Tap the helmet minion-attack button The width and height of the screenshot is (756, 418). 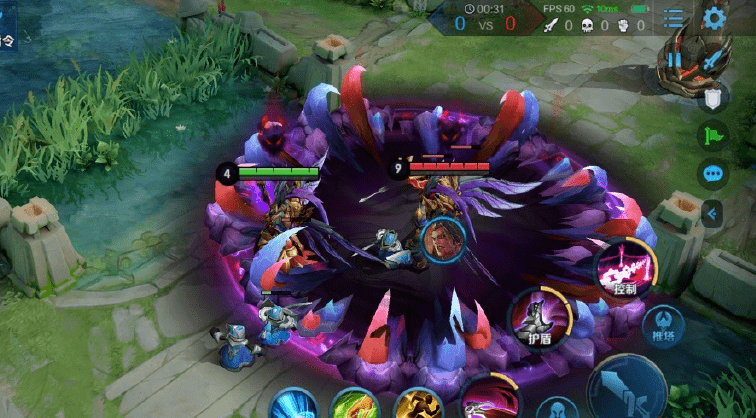tap(556, 408)
